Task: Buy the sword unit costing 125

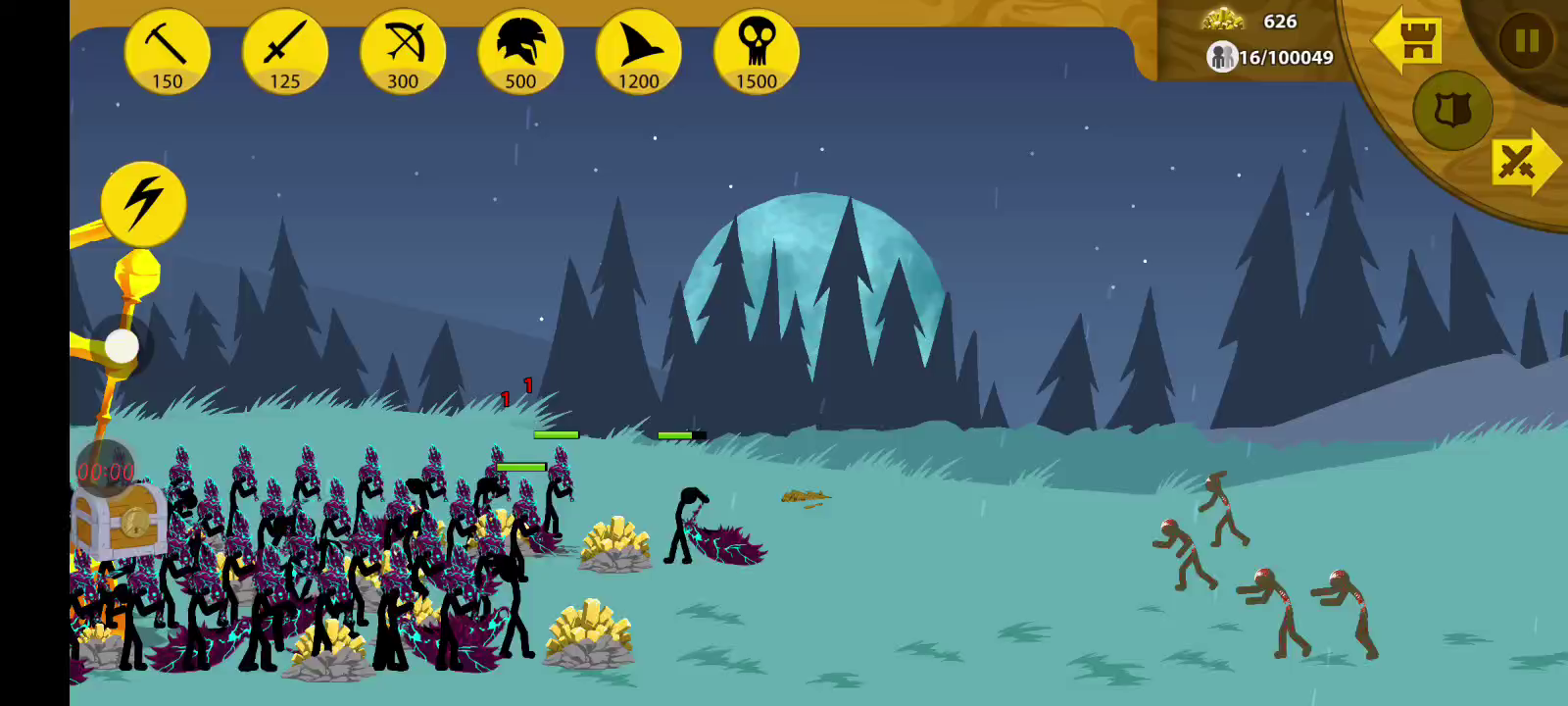Action: click(285, 52)
